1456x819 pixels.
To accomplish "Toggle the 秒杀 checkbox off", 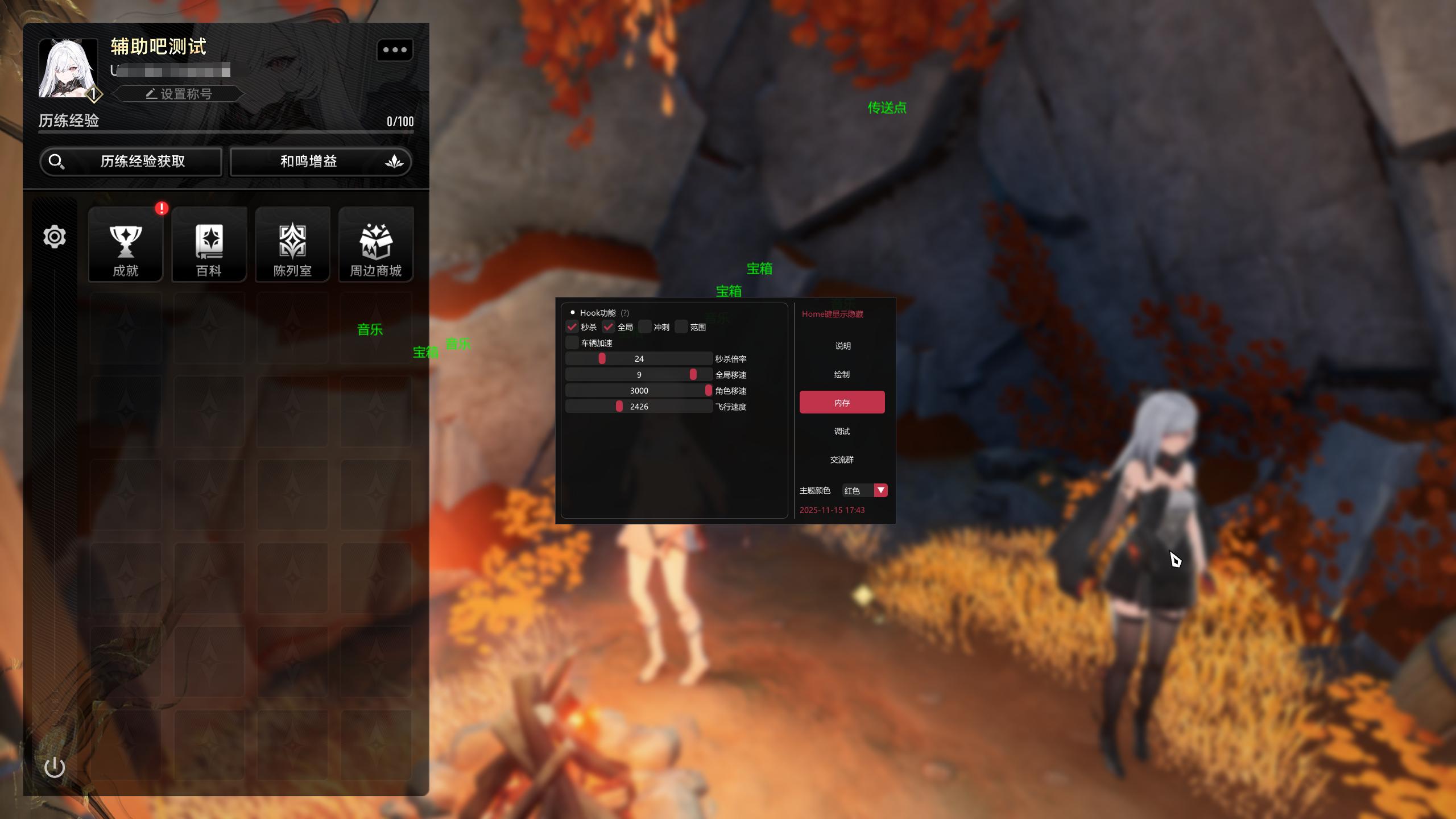I will [x=572, y=327].
